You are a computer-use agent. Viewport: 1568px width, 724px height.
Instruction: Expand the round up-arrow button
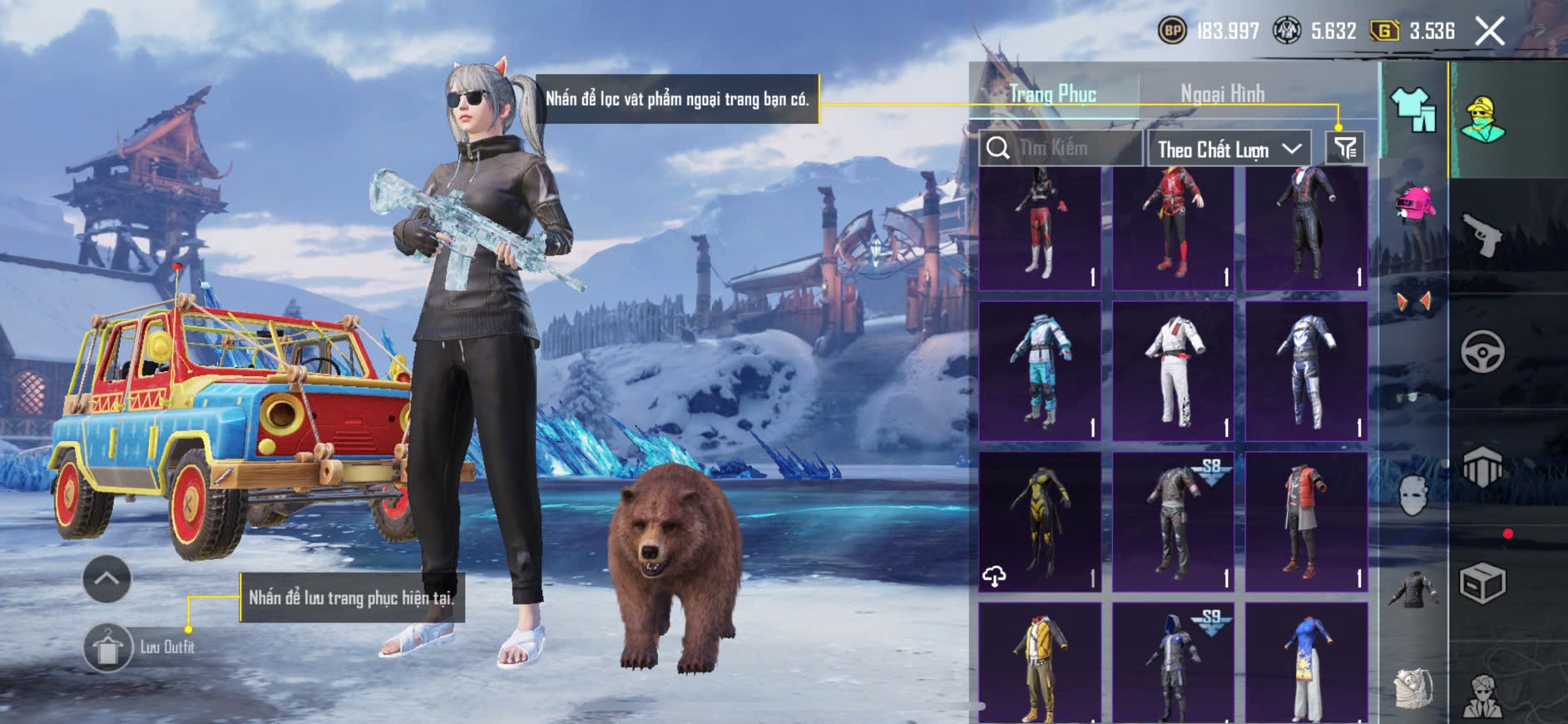(x=106, y=579)
